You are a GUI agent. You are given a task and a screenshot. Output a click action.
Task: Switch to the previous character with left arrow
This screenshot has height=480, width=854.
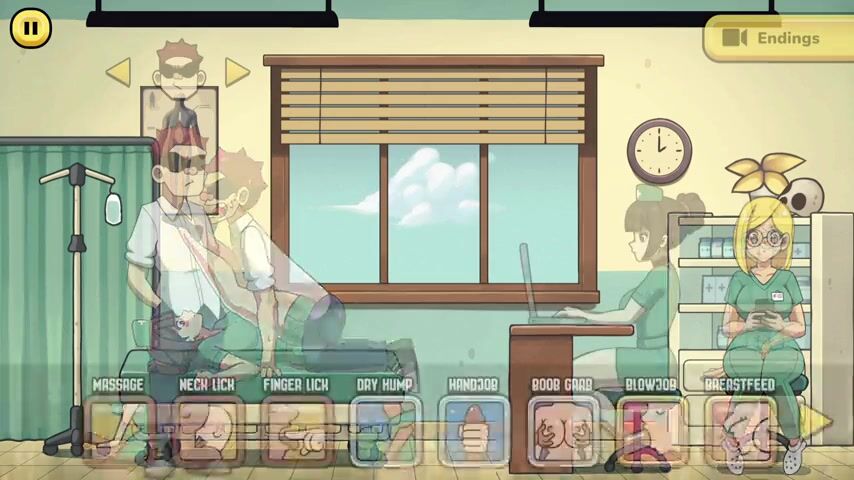(x=118, y=71)
